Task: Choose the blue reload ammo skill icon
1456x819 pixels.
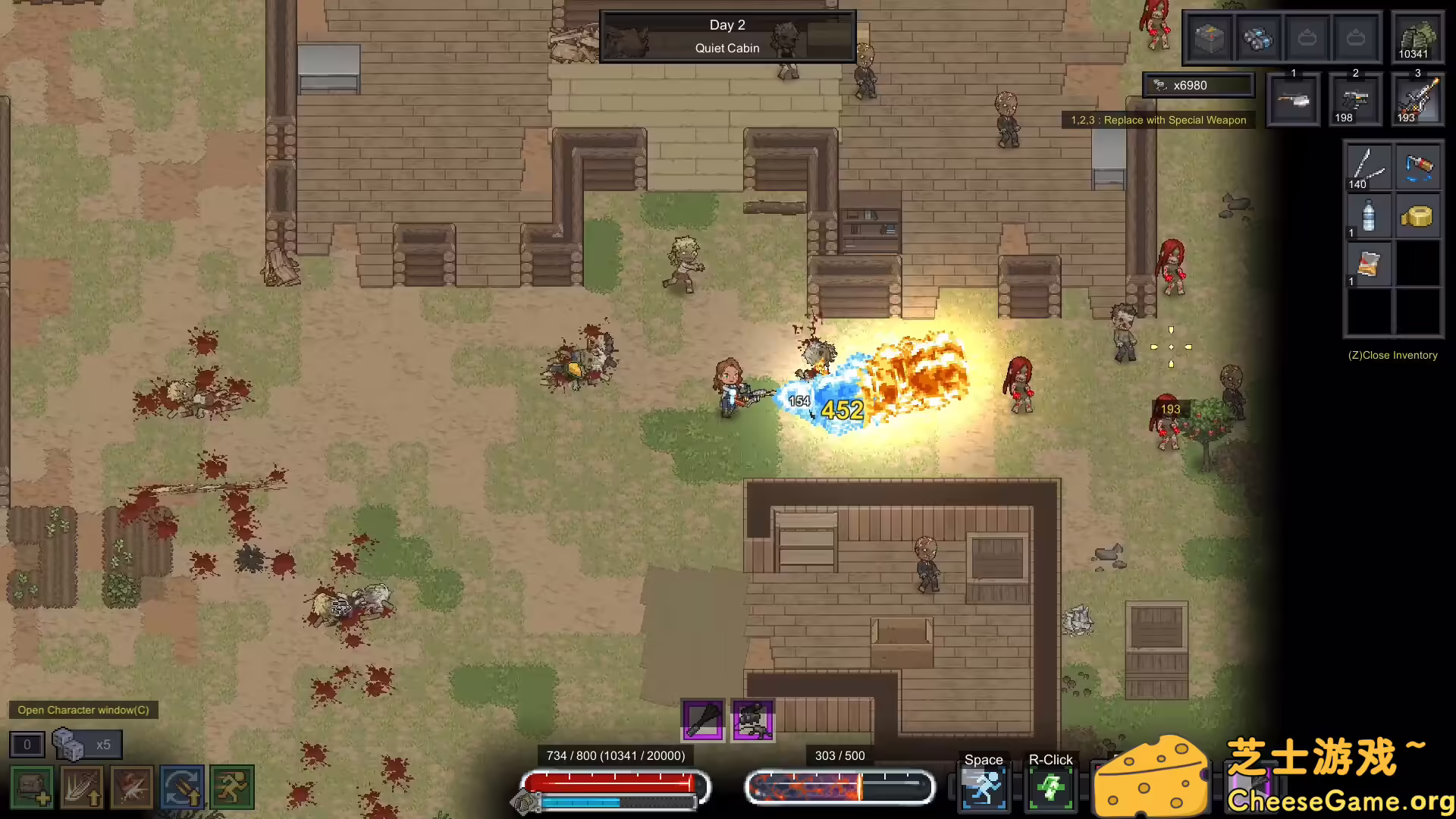Action: 182,787
